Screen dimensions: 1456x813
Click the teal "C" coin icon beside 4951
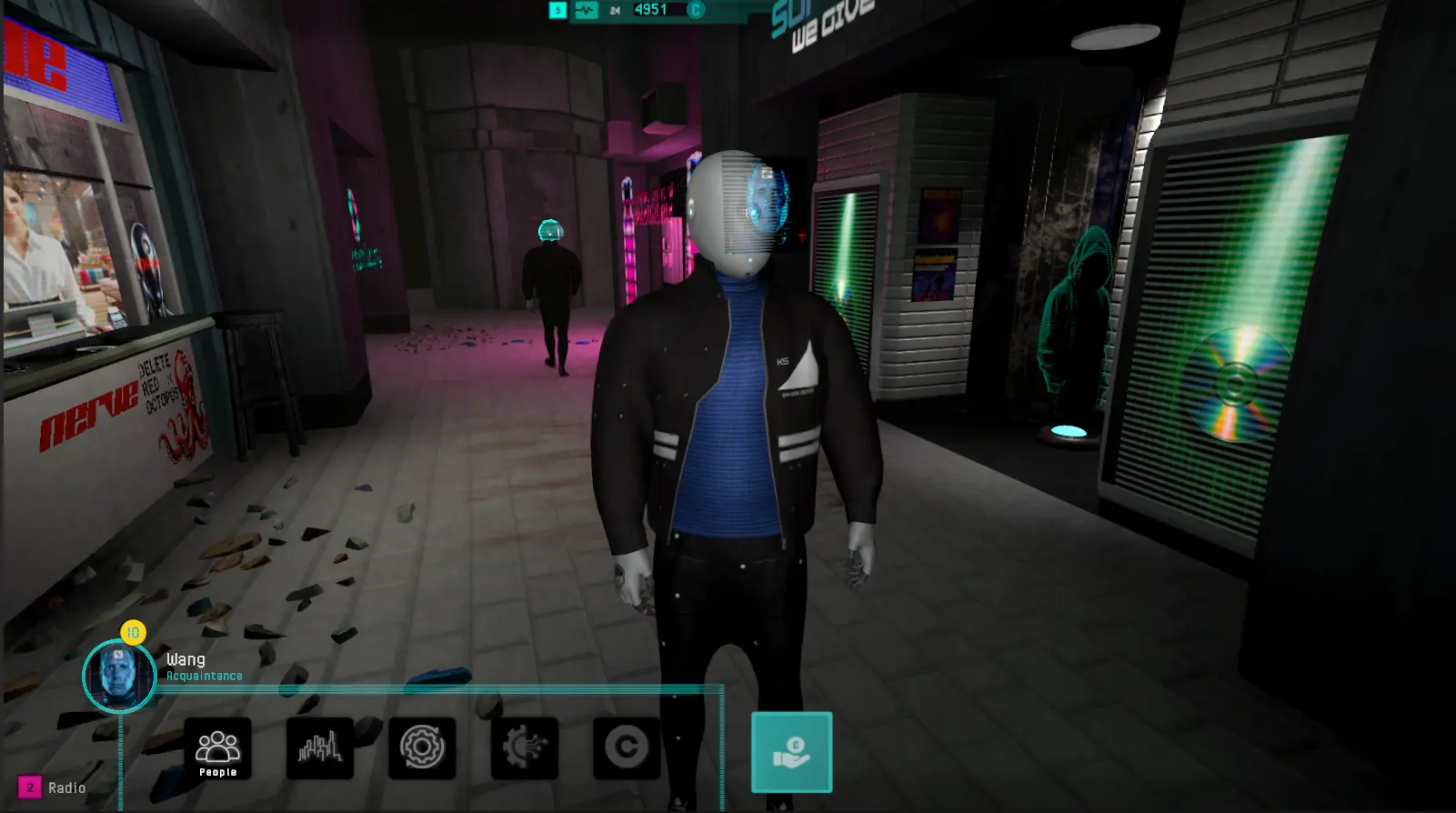(x=698, y=10)
